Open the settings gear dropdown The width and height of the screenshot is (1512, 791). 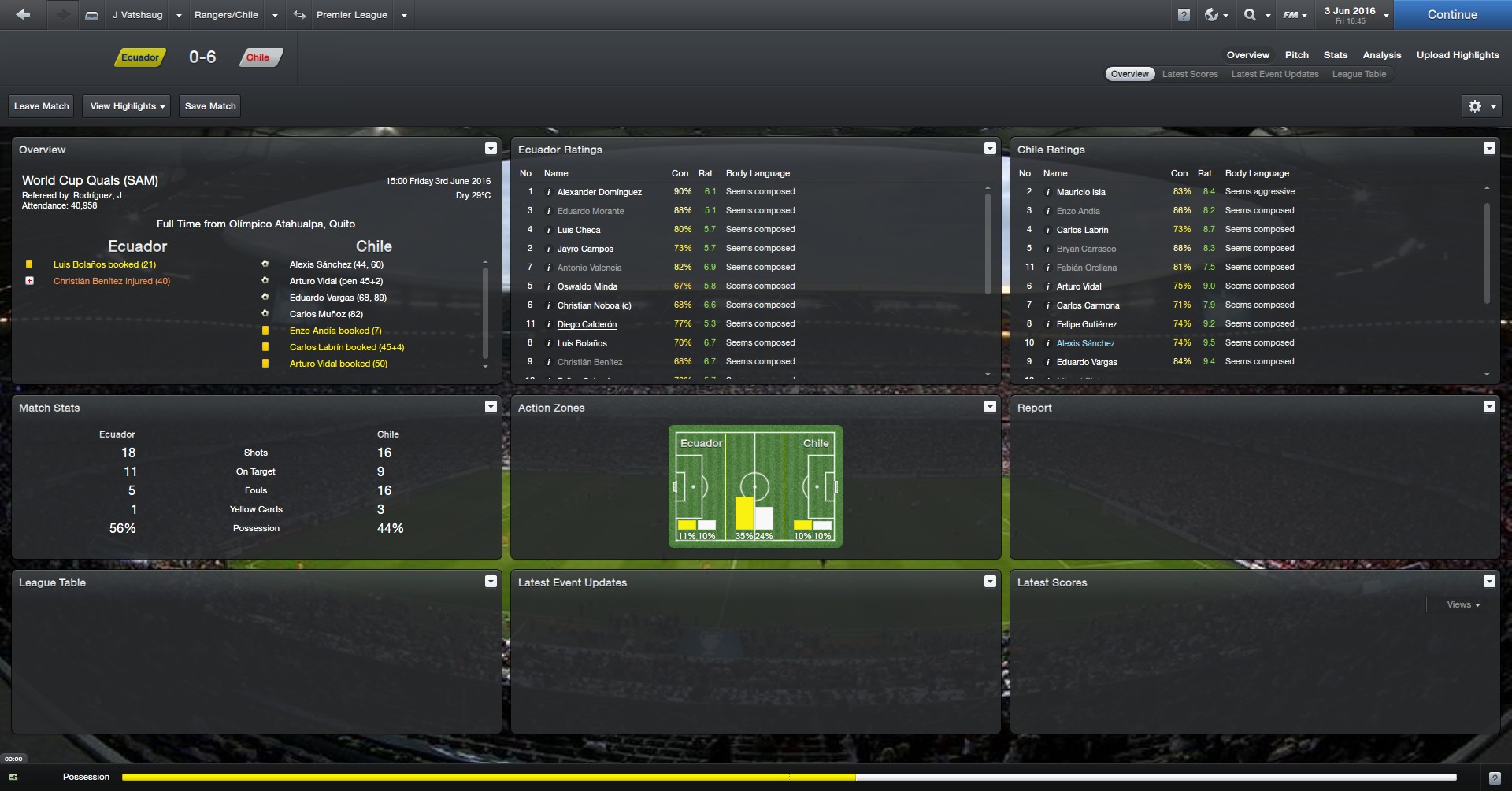[x=1480, y=106]
